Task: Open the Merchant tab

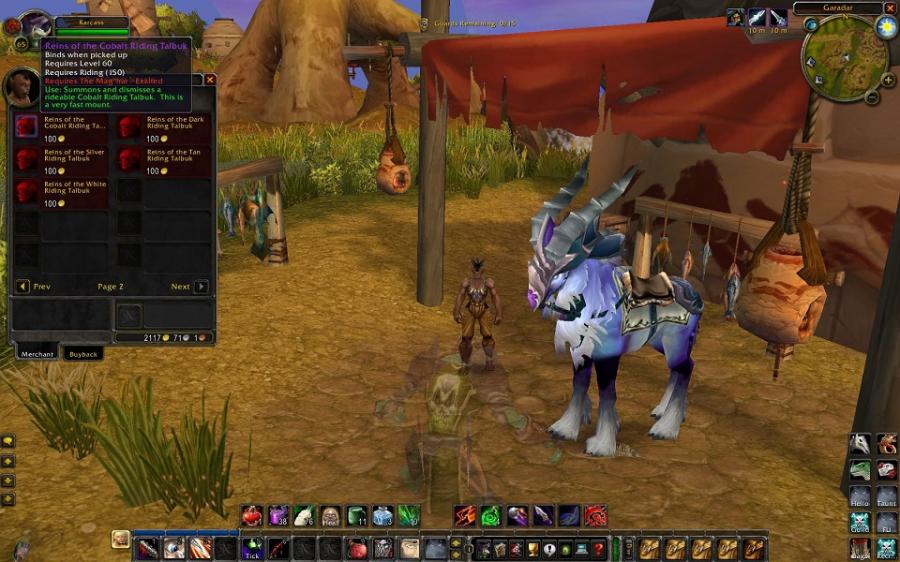Action: 37,354
